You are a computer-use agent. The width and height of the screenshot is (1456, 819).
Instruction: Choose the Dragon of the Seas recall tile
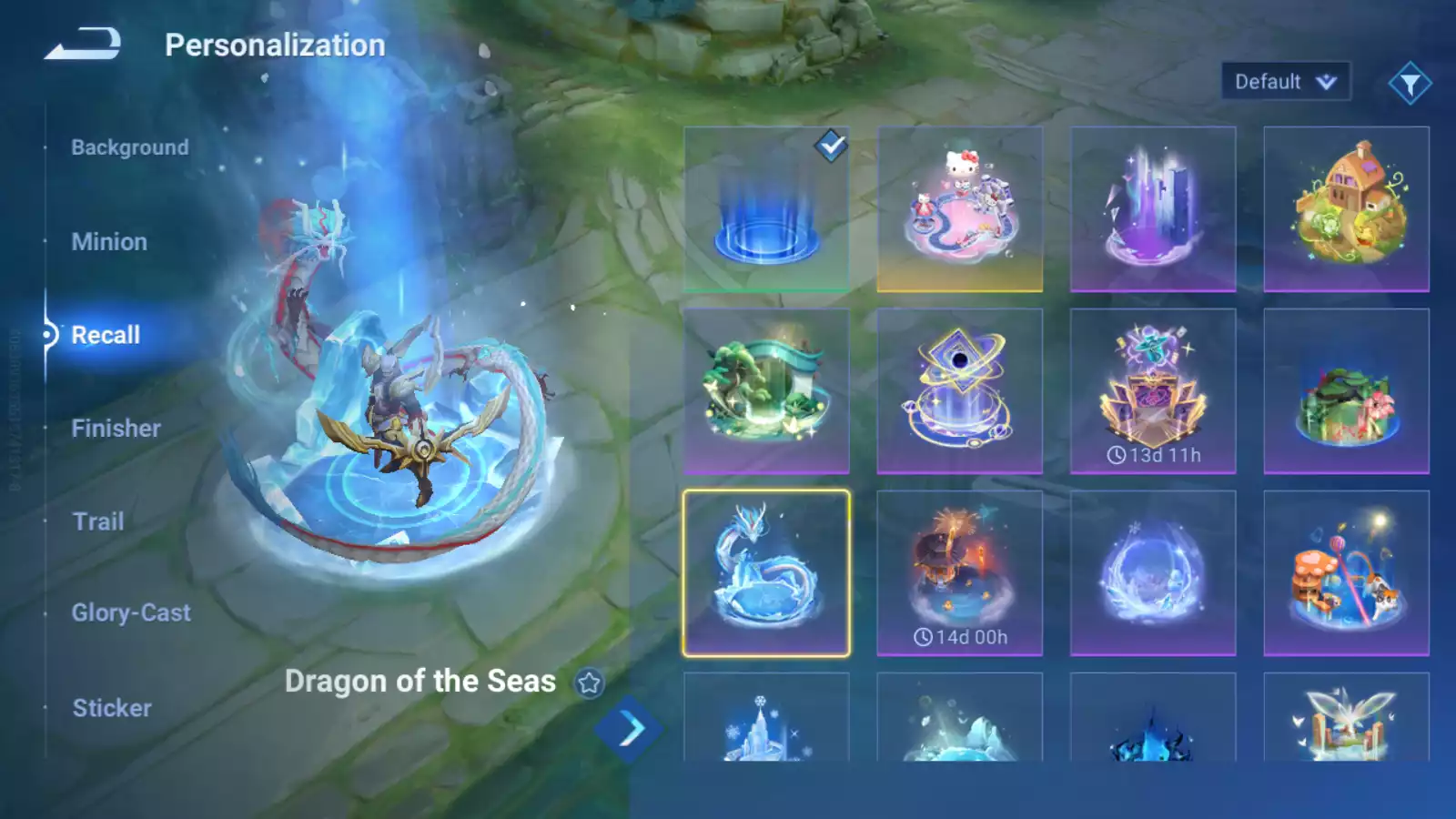point(766,573)
